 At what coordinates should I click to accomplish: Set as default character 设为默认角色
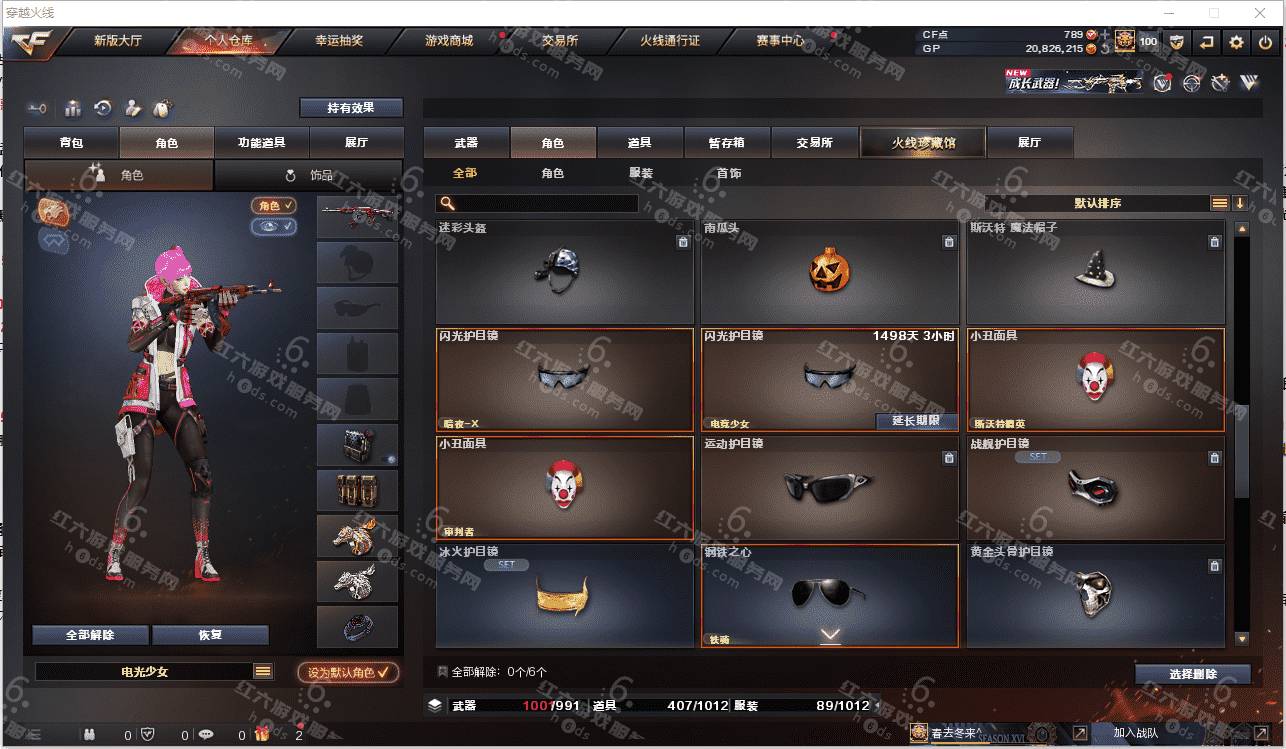click(348, 673)
